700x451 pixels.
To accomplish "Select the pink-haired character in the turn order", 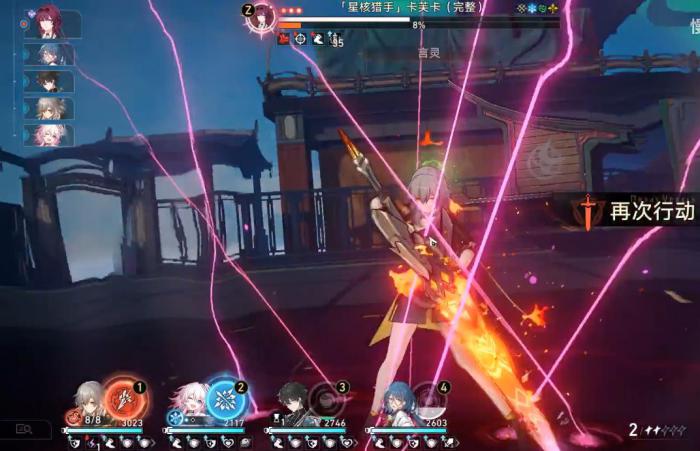I will click(x=52, y=135).
